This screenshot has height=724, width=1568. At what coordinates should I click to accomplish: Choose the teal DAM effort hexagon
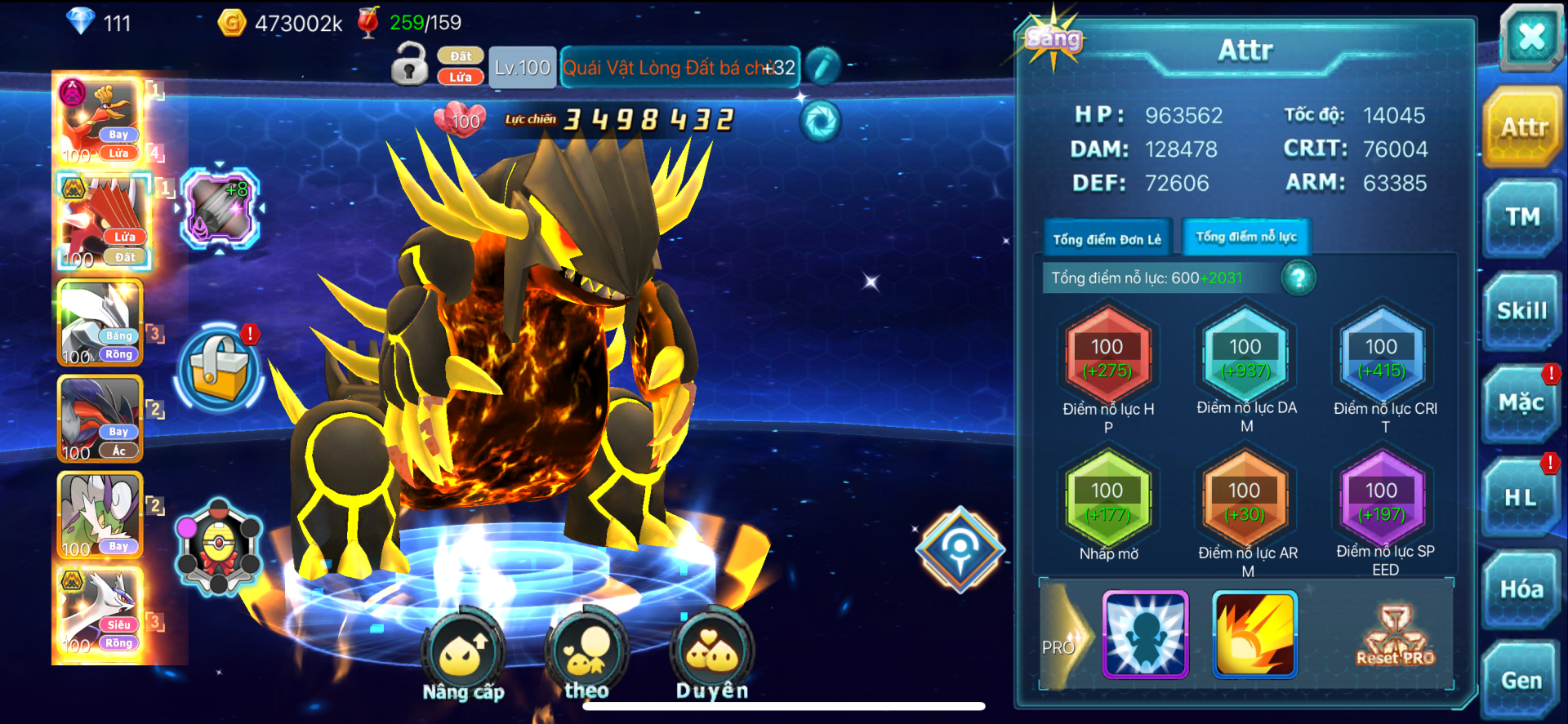[x=1245, y=358]
